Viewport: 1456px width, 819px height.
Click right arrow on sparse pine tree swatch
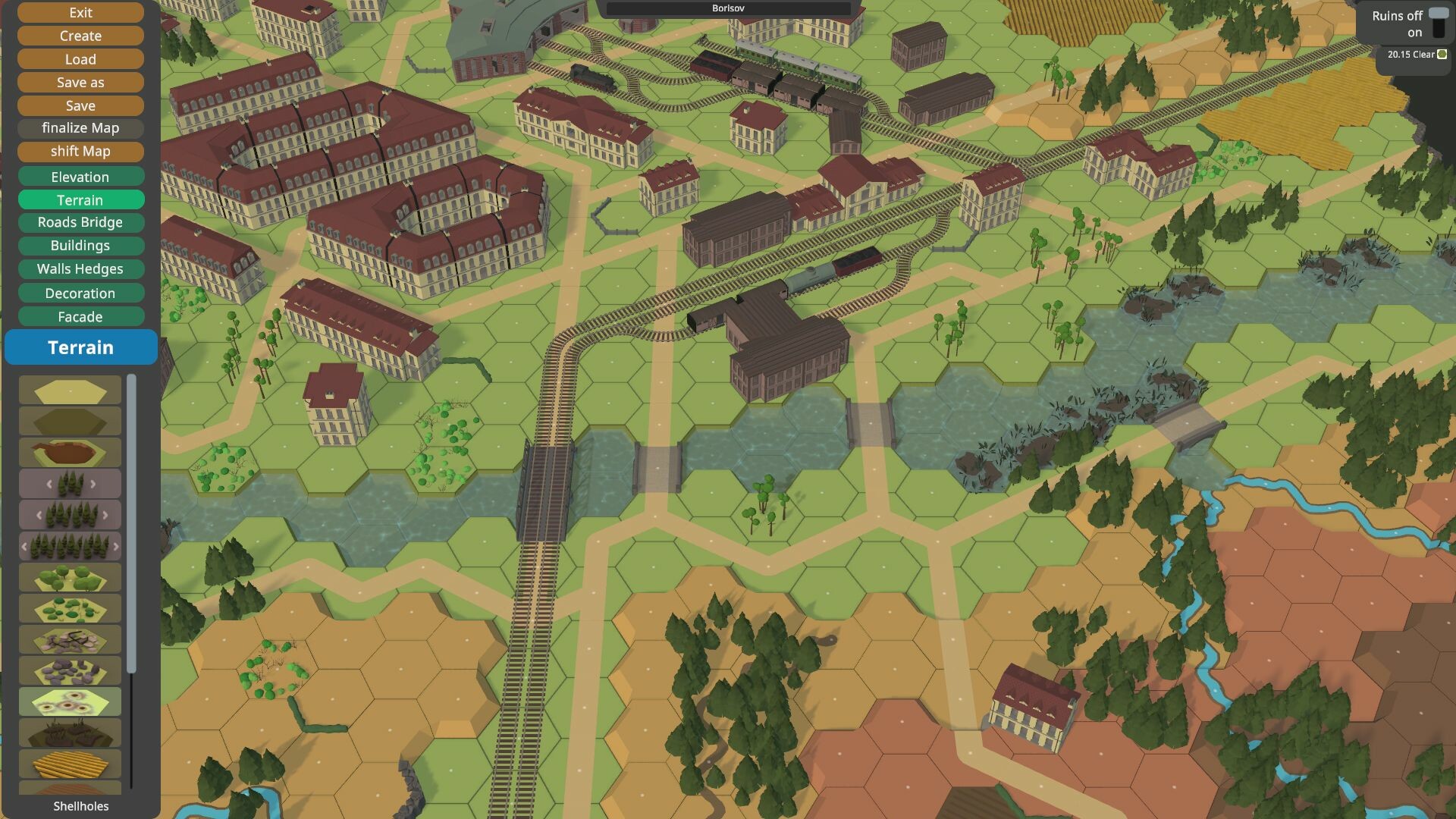coord(93,484)
